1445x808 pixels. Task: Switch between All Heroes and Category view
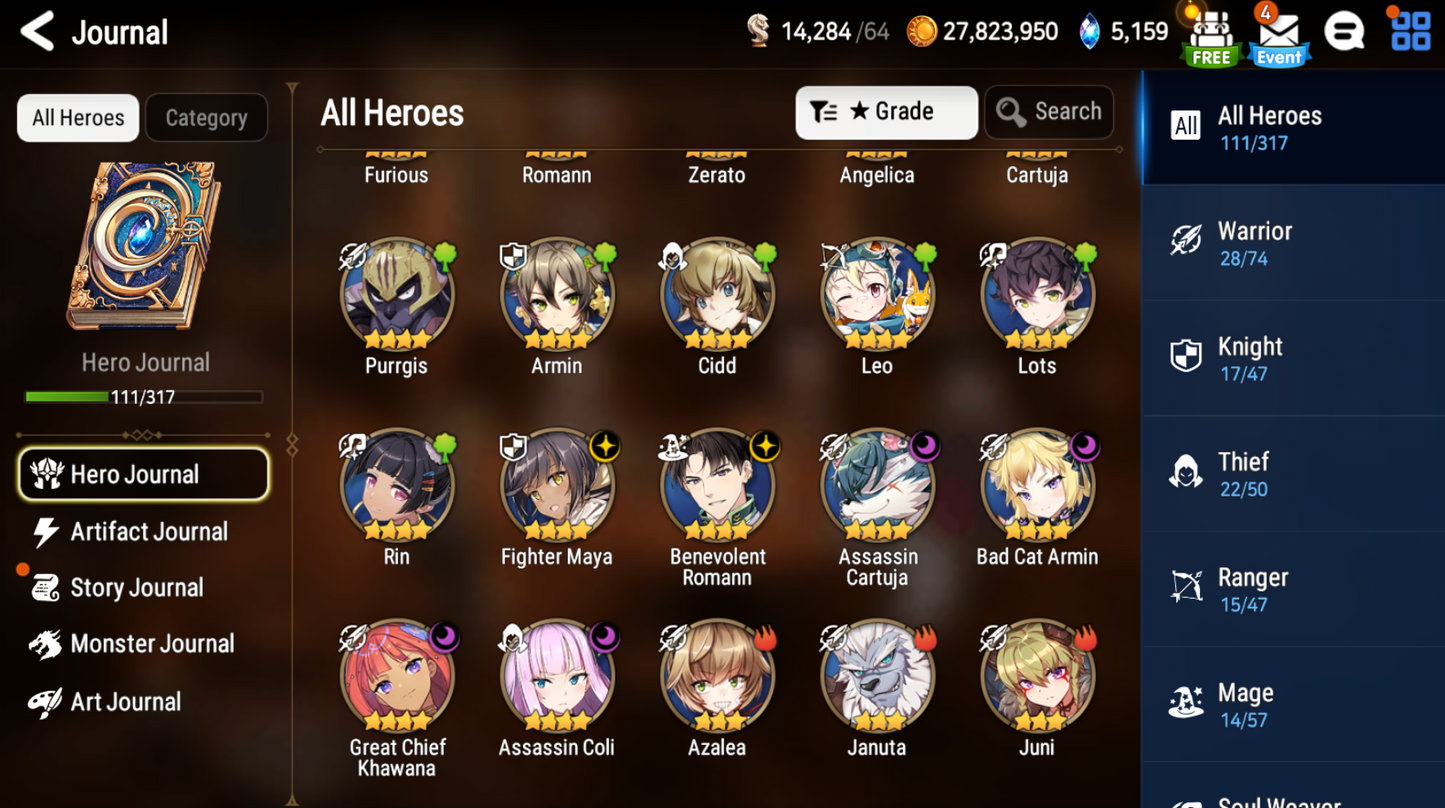77,117
